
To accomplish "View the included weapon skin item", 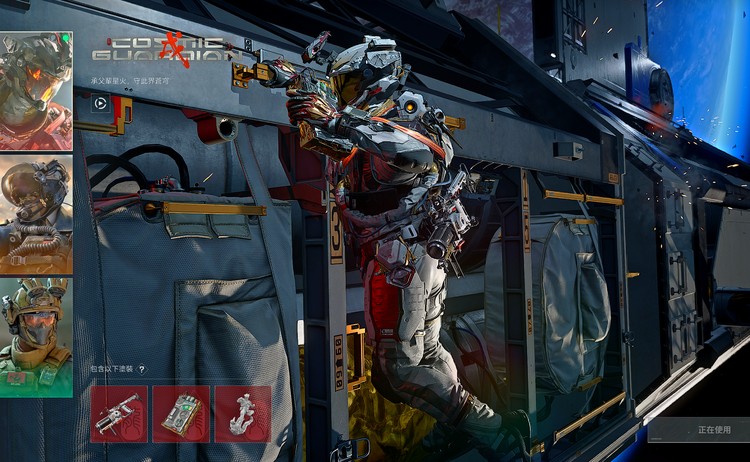I will click(118, 414).
